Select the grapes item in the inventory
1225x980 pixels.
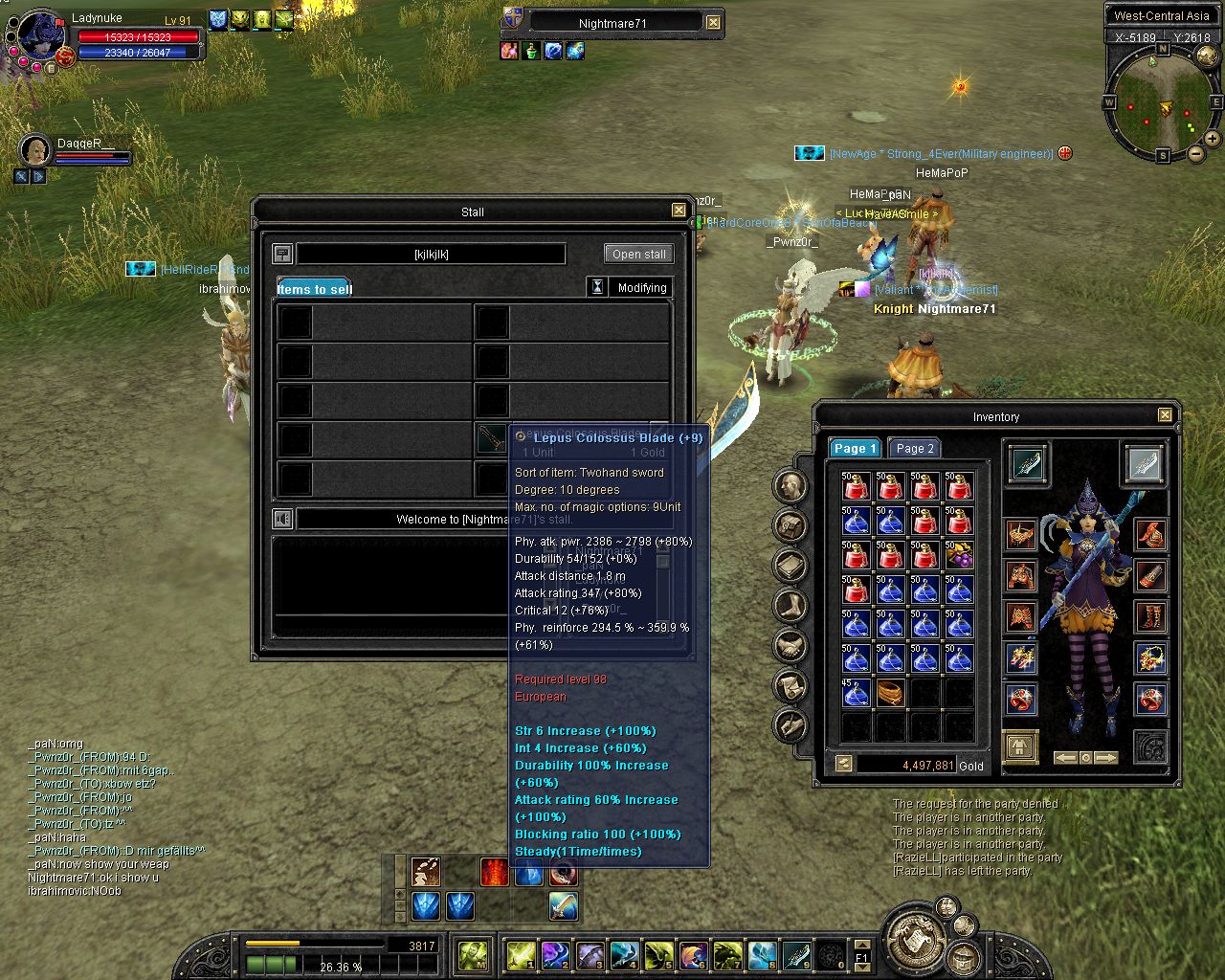point(959,555)
